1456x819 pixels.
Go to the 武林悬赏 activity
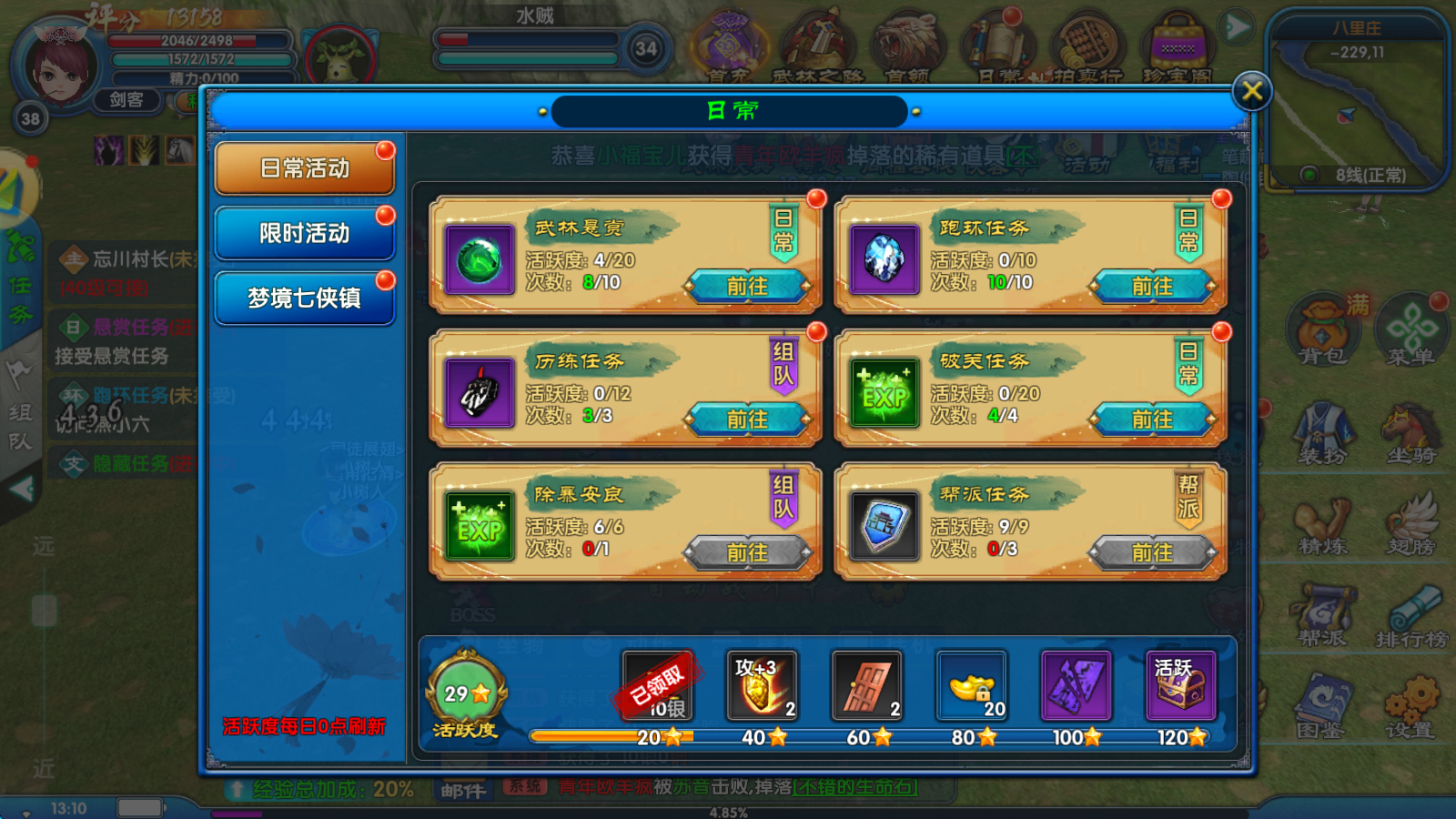click(747, 287)
